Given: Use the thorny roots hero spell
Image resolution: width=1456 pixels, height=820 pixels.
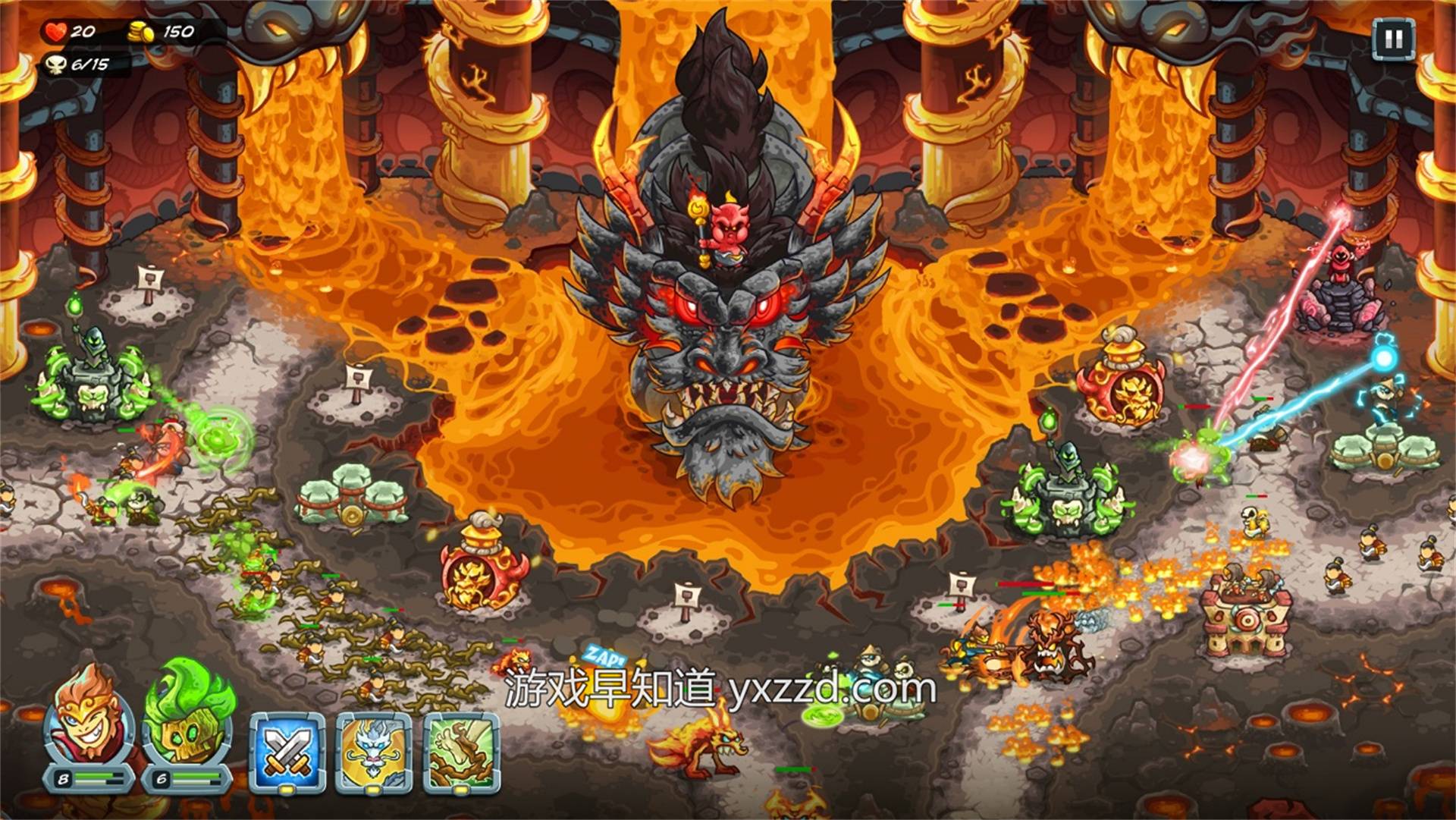Looking at the screenshot, I should point(461,752).
